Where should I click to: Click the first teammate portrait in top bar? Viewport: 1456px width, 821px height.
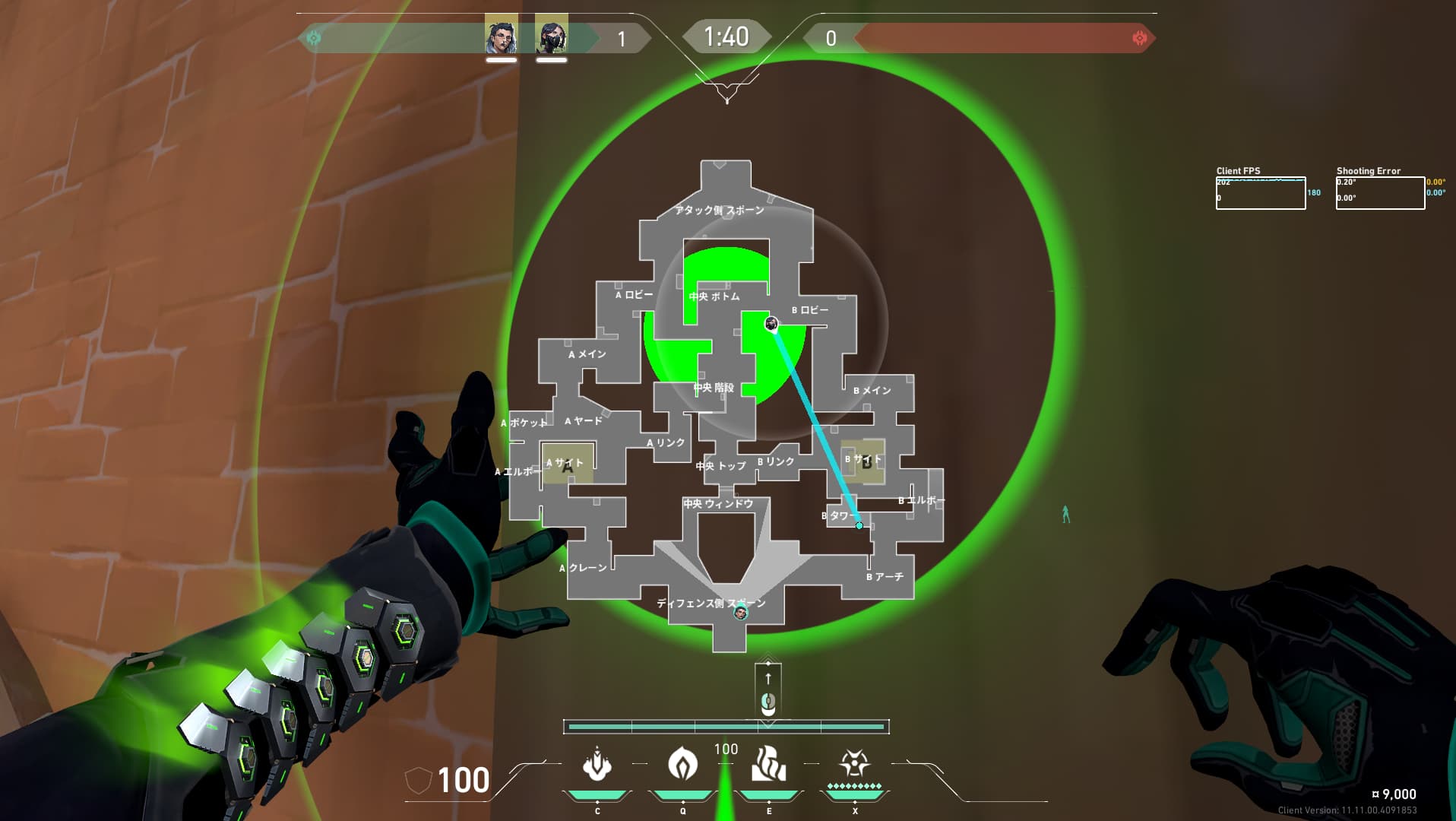click(x=502, y=36)
